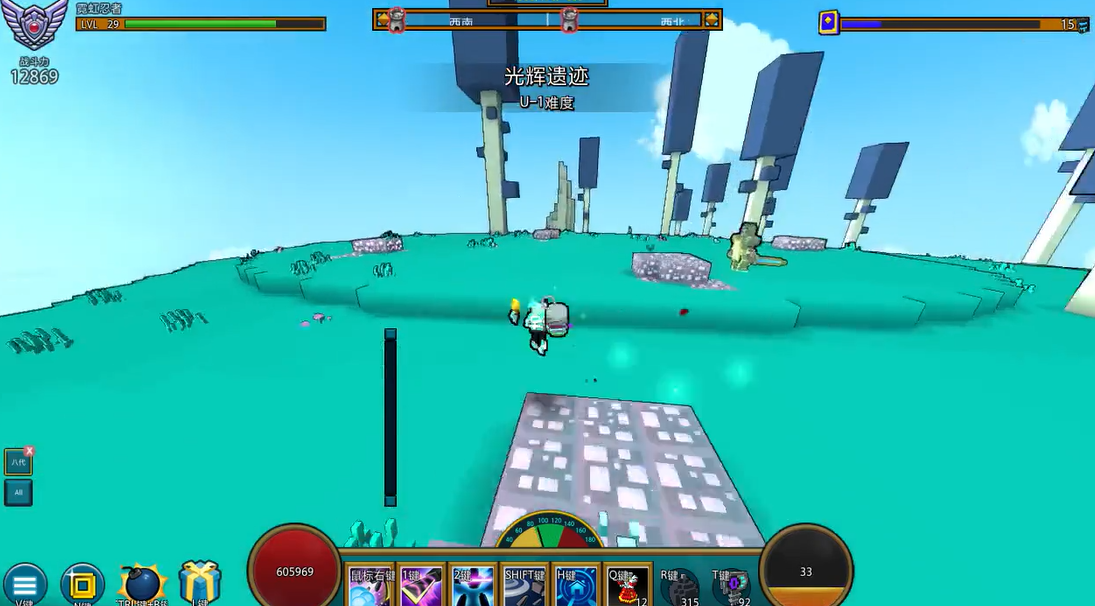The height and width of the screenshot is (606, 1095).
Task: Trigger the skill bound to key 2
Action: [x=472, y=587]
